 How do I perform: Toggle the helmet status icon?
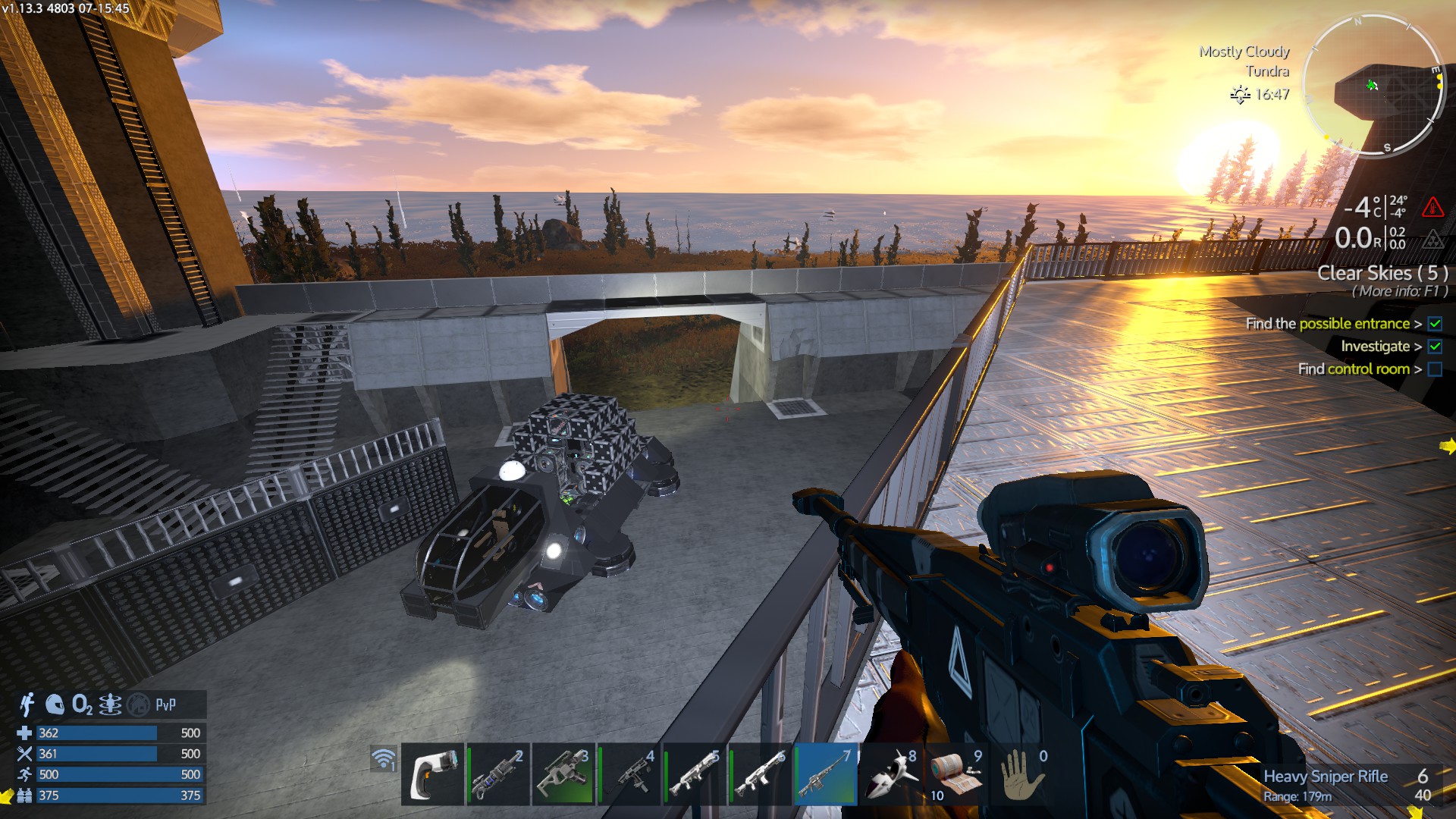(x=55, y=704)
